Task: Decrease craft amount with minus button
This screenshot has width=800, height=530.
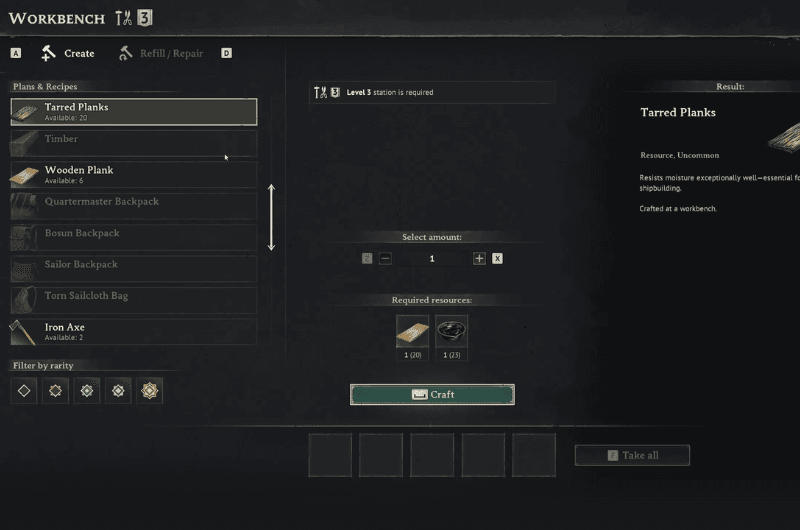Action: [x=385, y=258]
